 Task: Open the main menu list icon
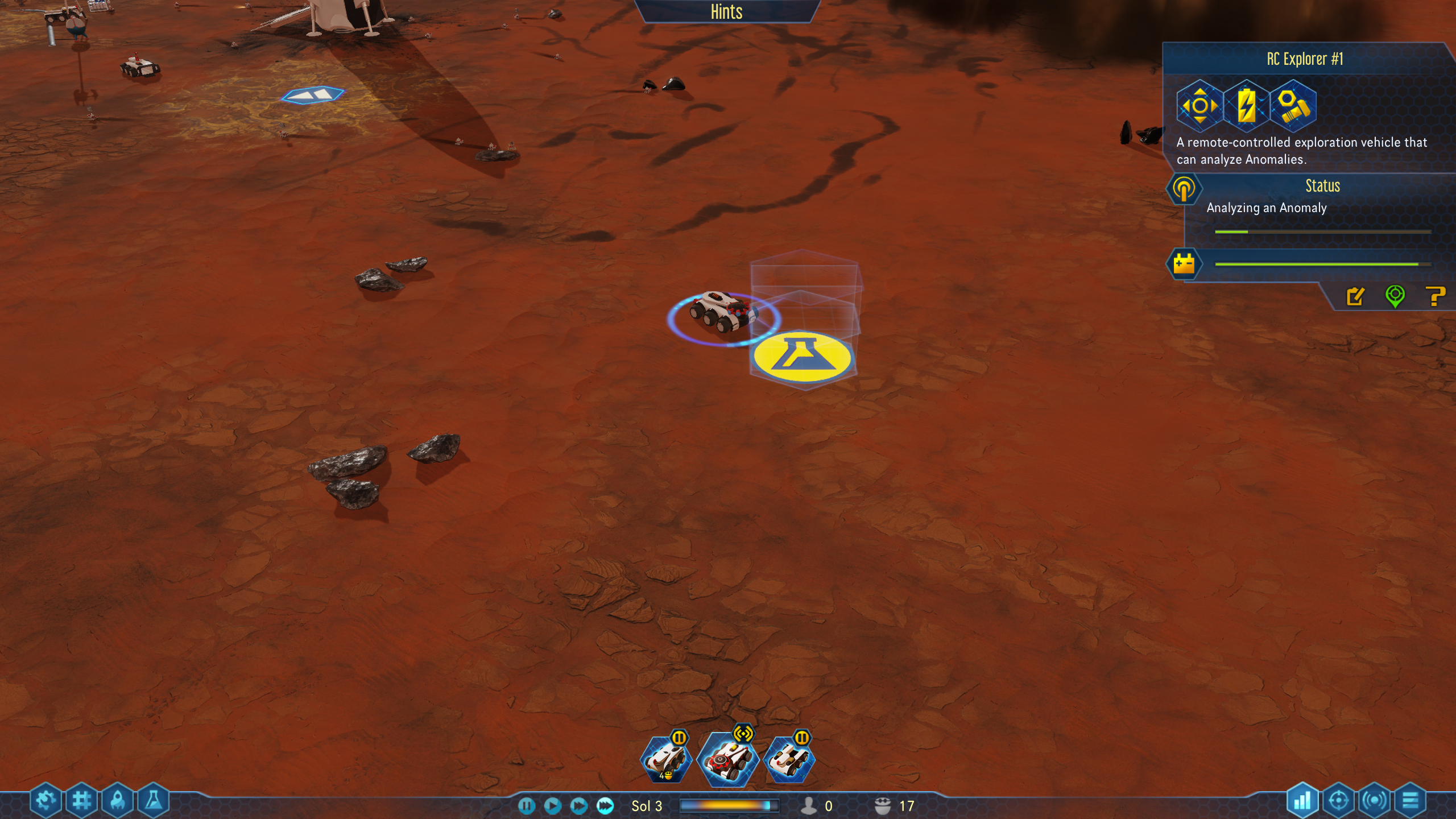click(1410, 801)
